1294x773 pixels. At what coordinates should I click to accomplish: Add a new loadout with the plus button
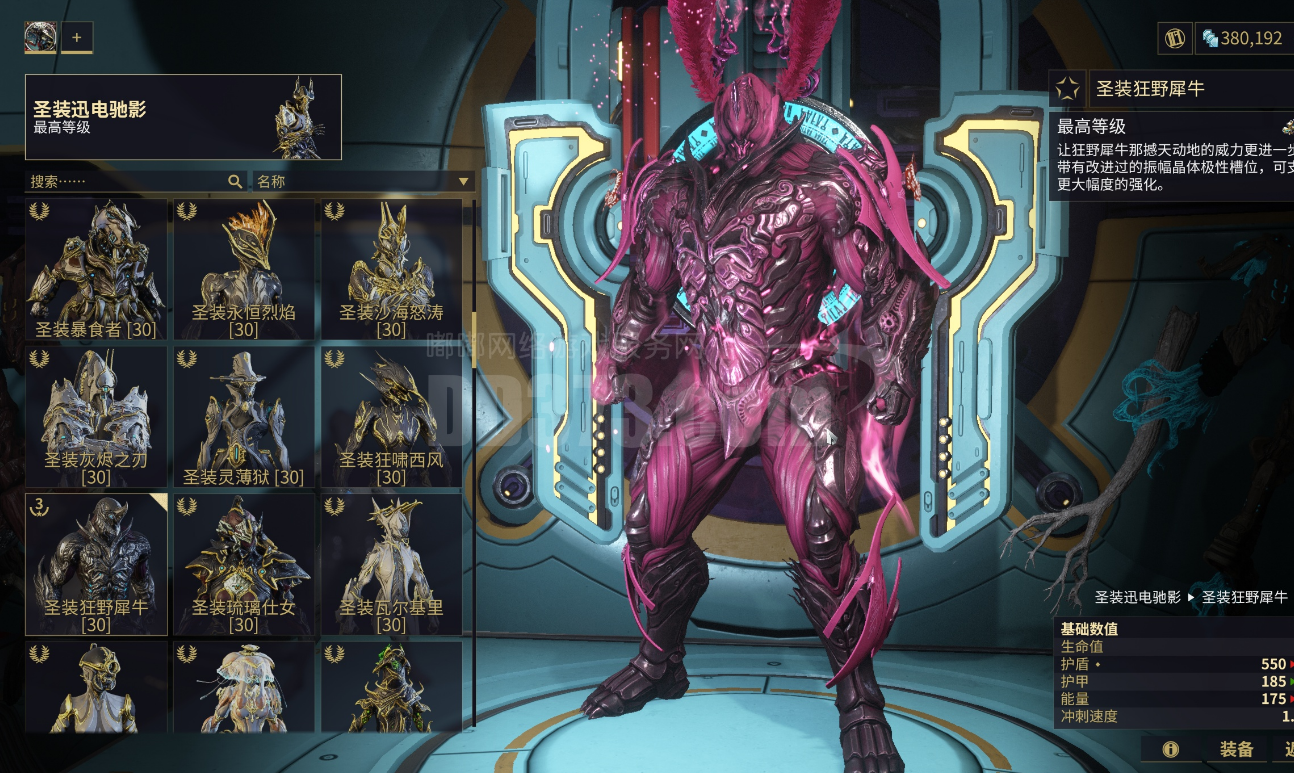(x=77, y=38)
